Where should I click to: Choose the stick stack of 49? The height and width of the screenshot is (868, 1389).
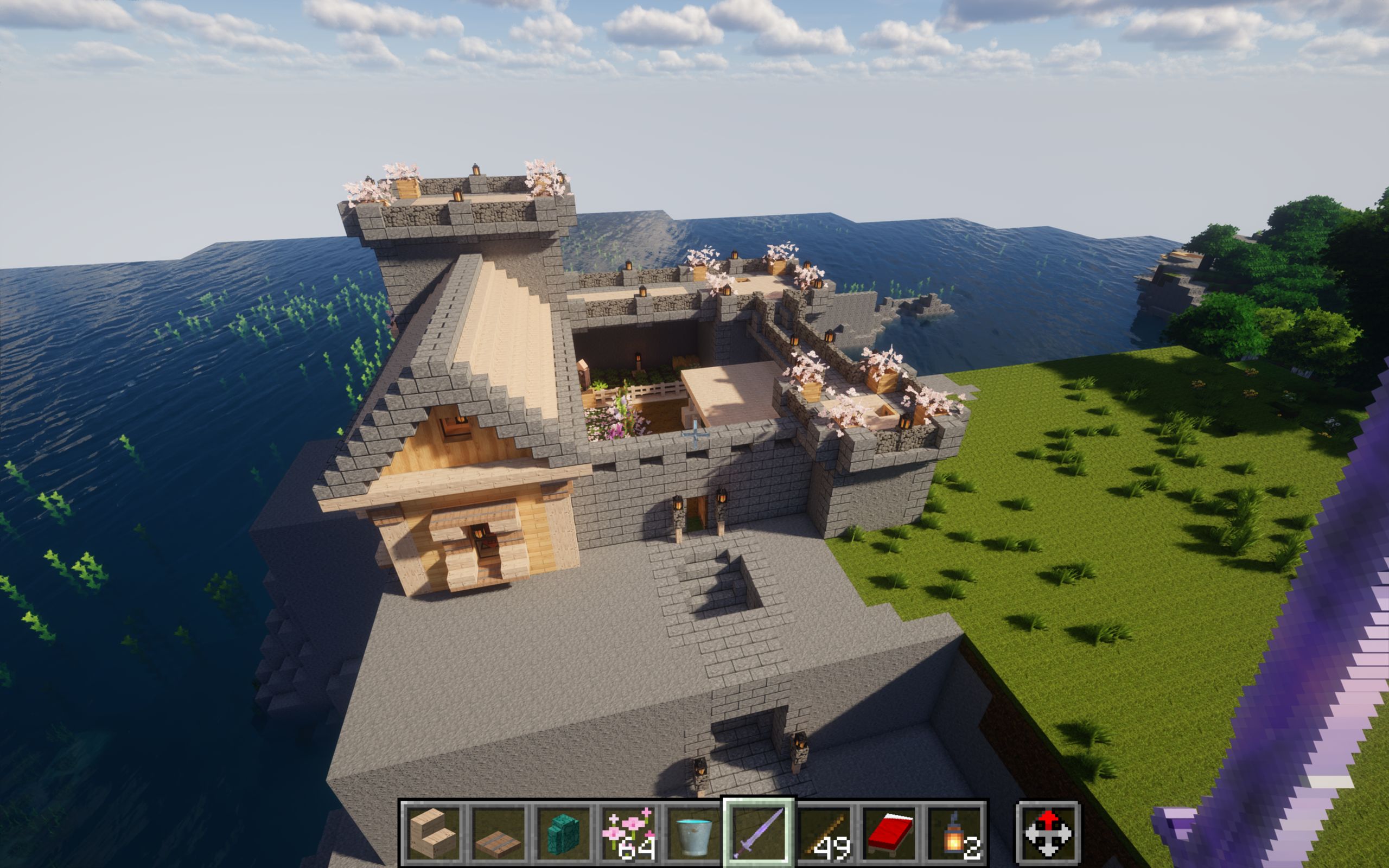click(824, 832)
